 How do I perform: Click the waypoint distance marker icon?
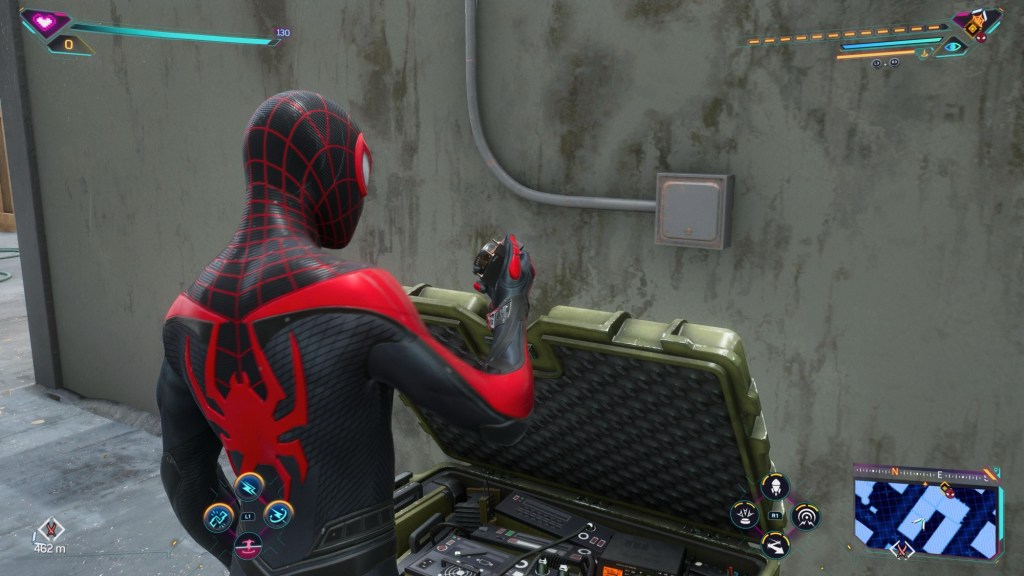[x=49, y=529]
